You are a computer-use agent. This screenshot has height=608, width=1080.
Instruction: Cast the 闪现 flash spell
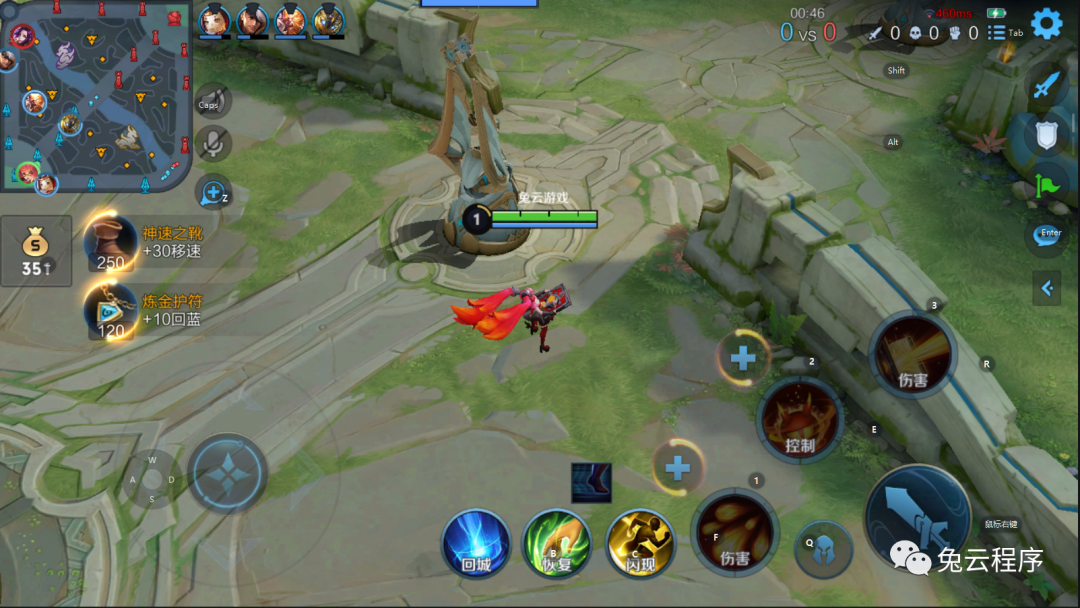click(x=640, y=543)
